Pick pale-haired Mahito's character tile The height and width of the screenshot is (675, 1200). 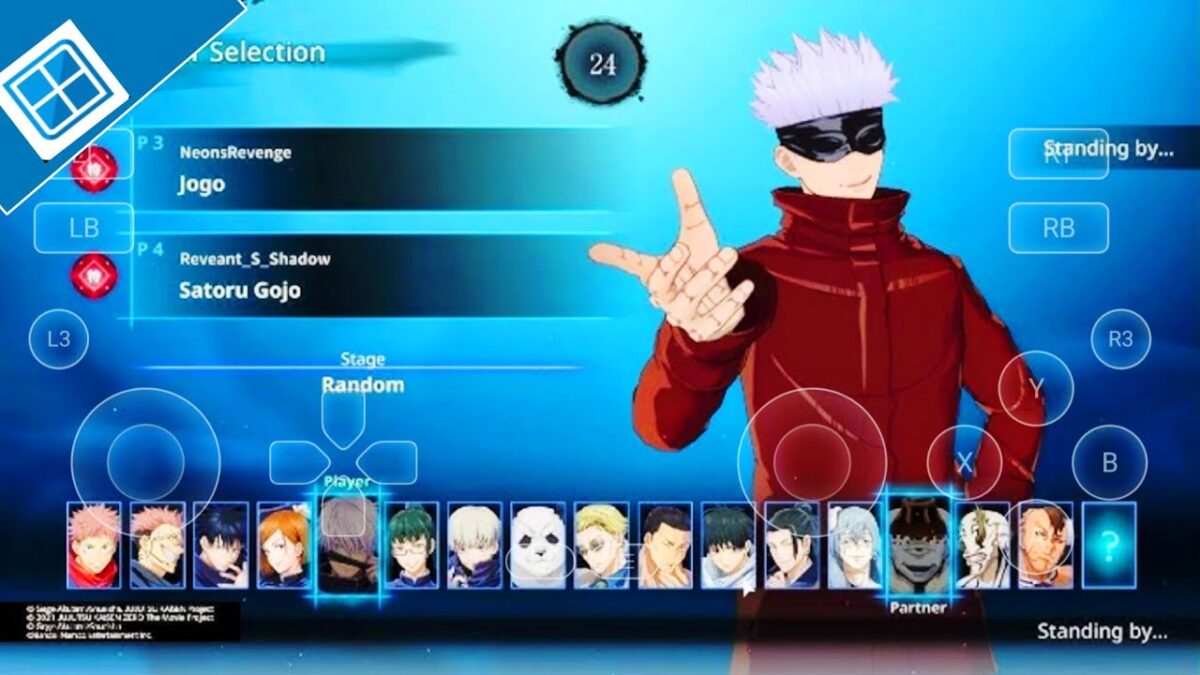point(855,545)
